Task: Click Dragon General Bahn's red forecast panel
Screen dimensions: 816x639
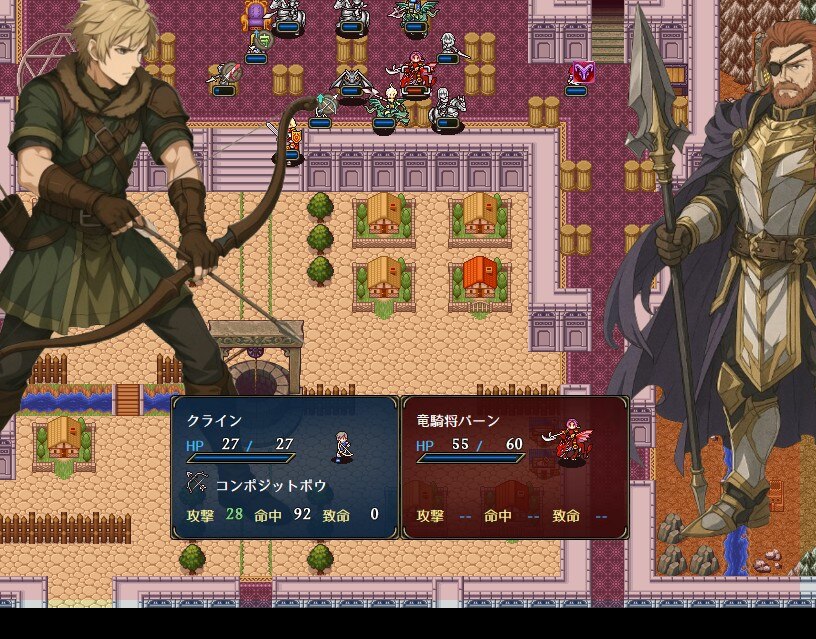Action: click(x=514, y=467)
